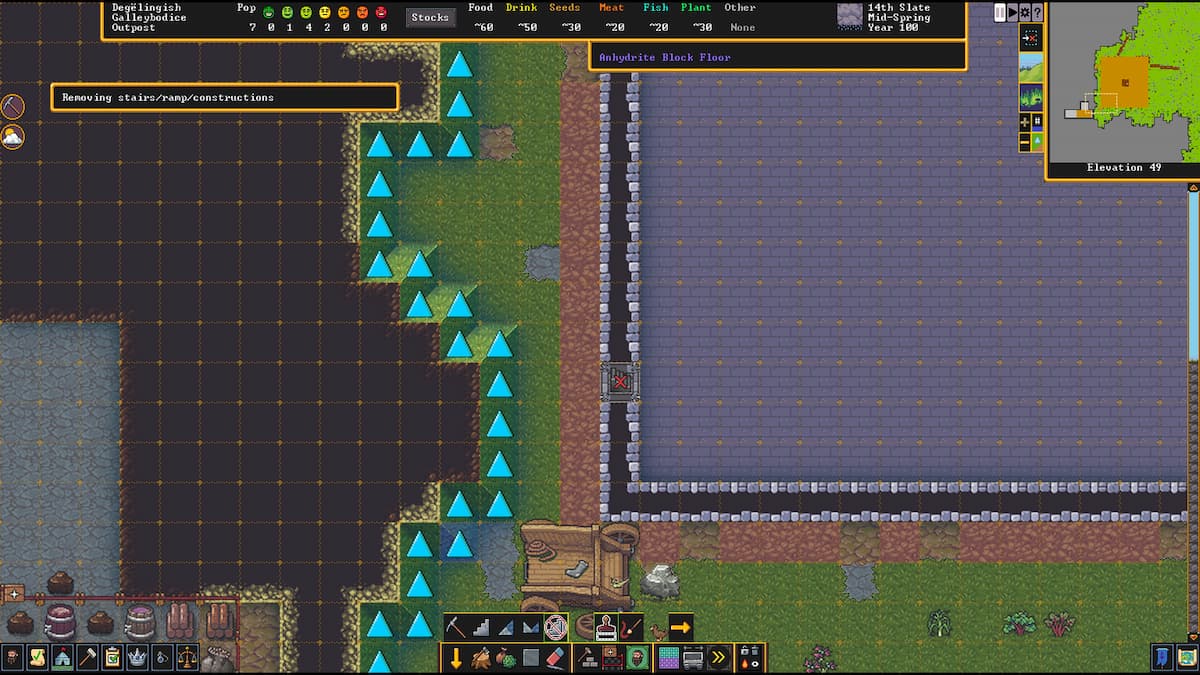
Task: Open the chop trees tool
Action: pos(482,658)
